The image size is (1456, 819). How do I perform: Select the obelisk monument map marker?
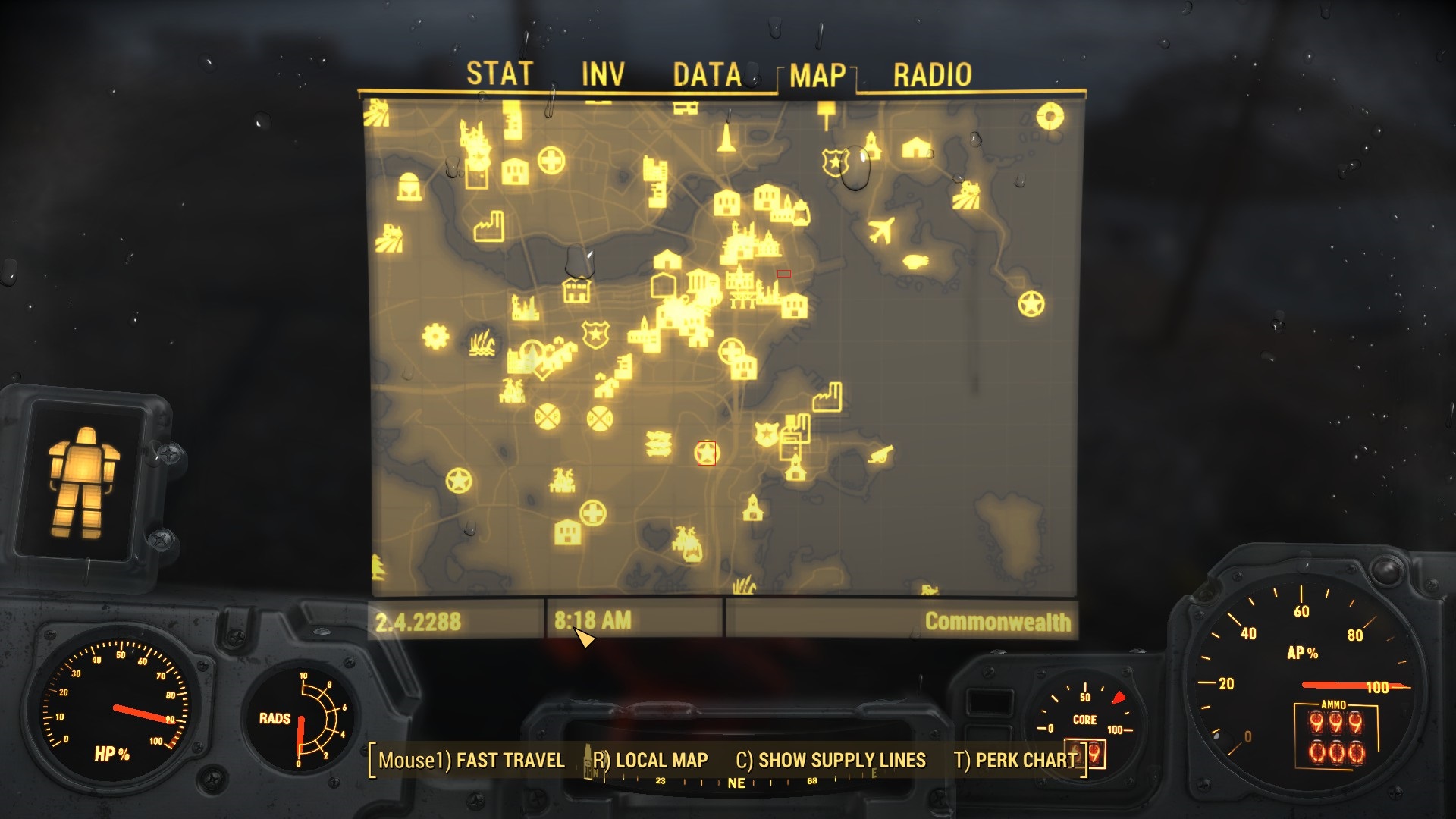coord(726,137)
